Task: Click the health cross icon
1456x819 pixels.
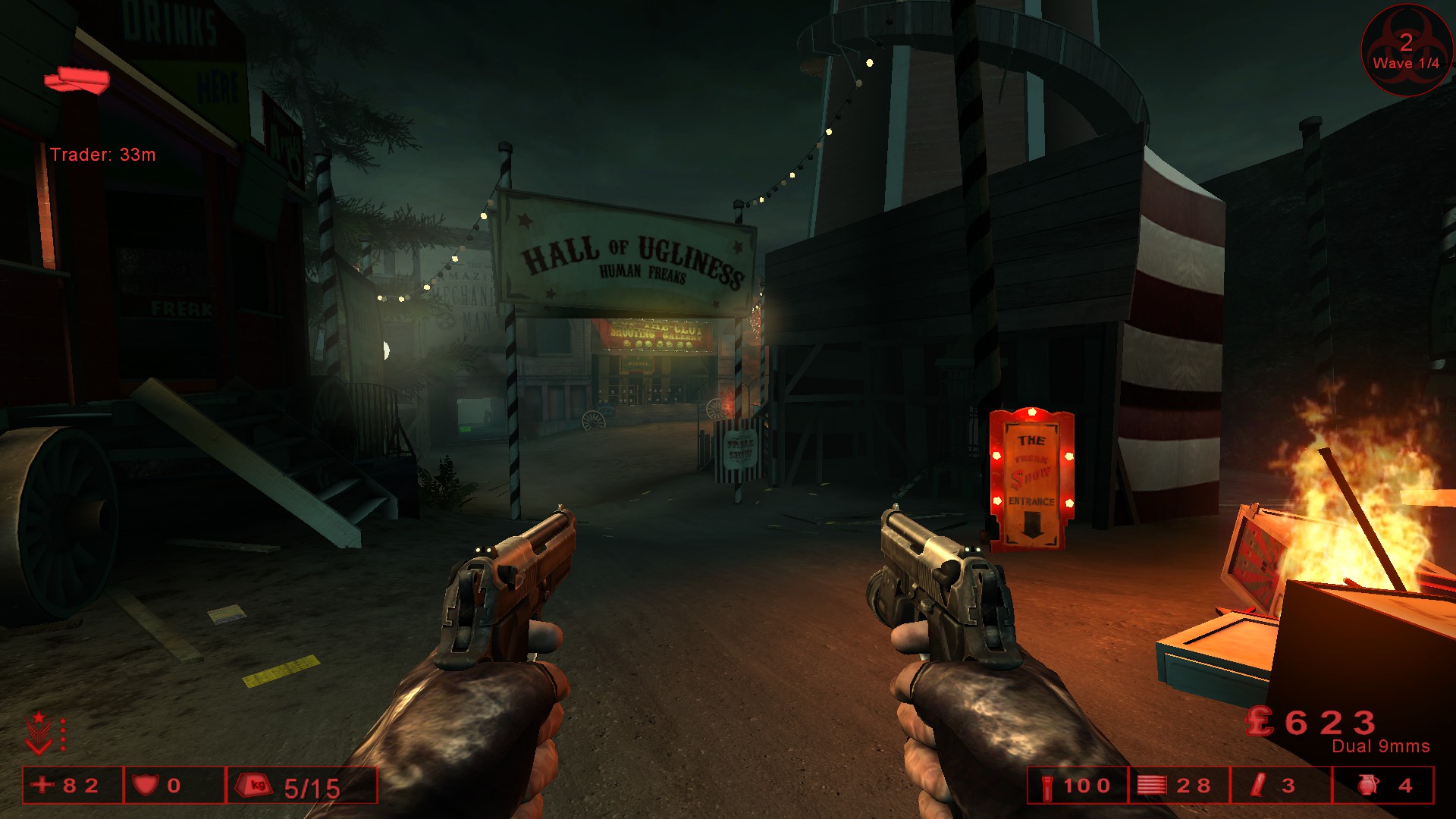Action: coord(43,785)
